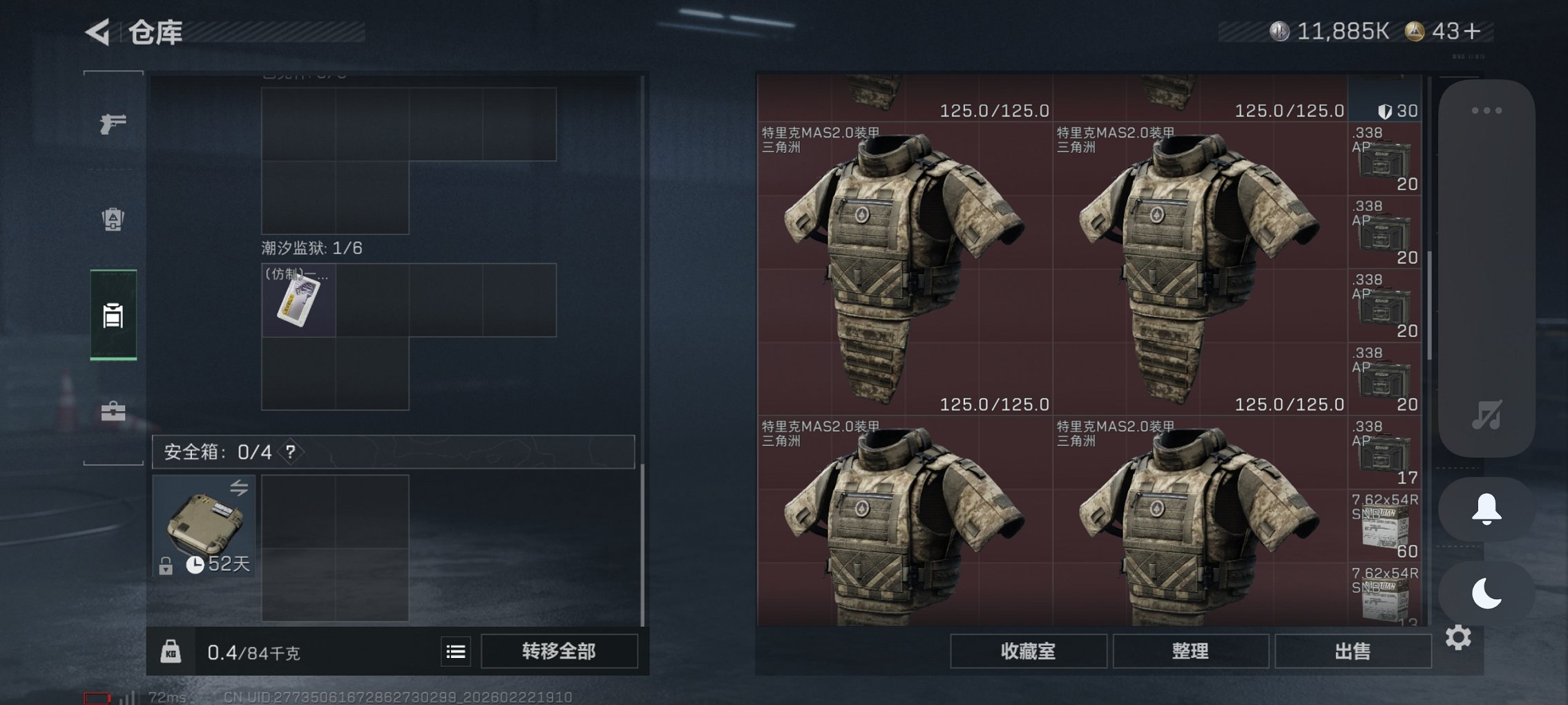Tap the back arrow beside 仓库 title
1568x705 pixels.
[99, 30]
